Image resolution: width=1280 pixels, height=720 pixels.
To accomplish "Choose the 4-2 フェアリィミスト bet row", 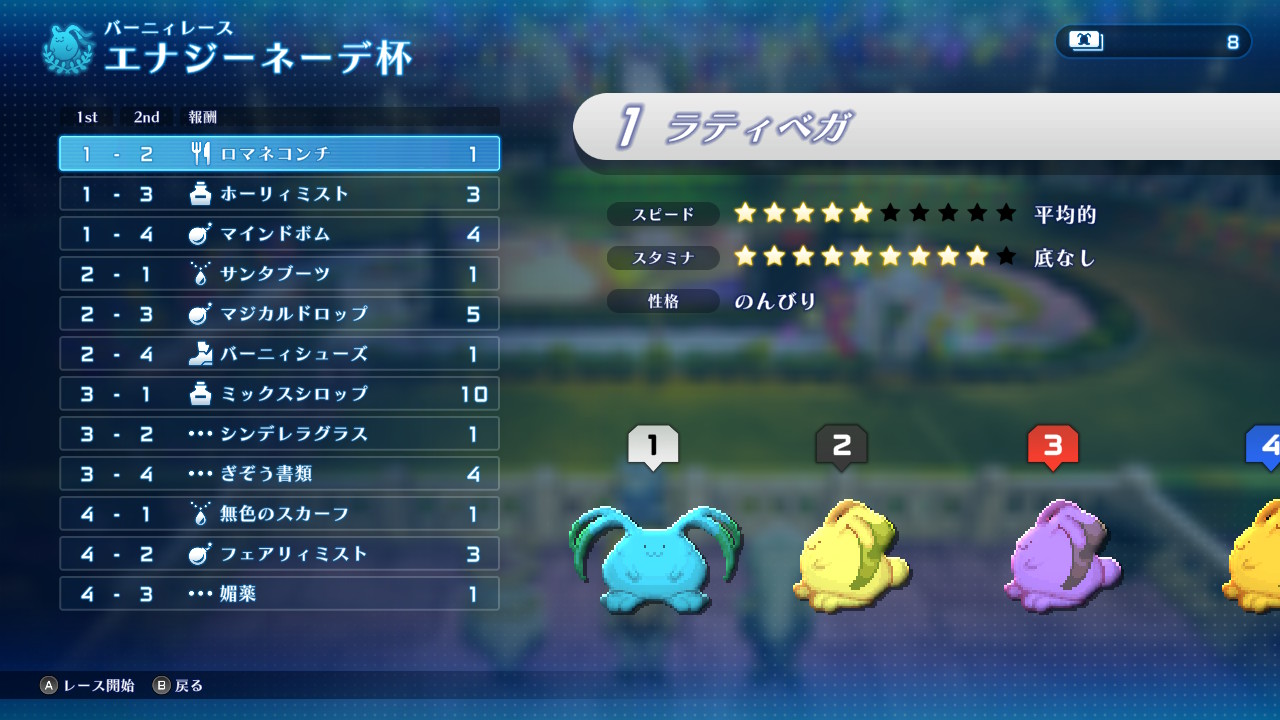I will tap(279, 554).
